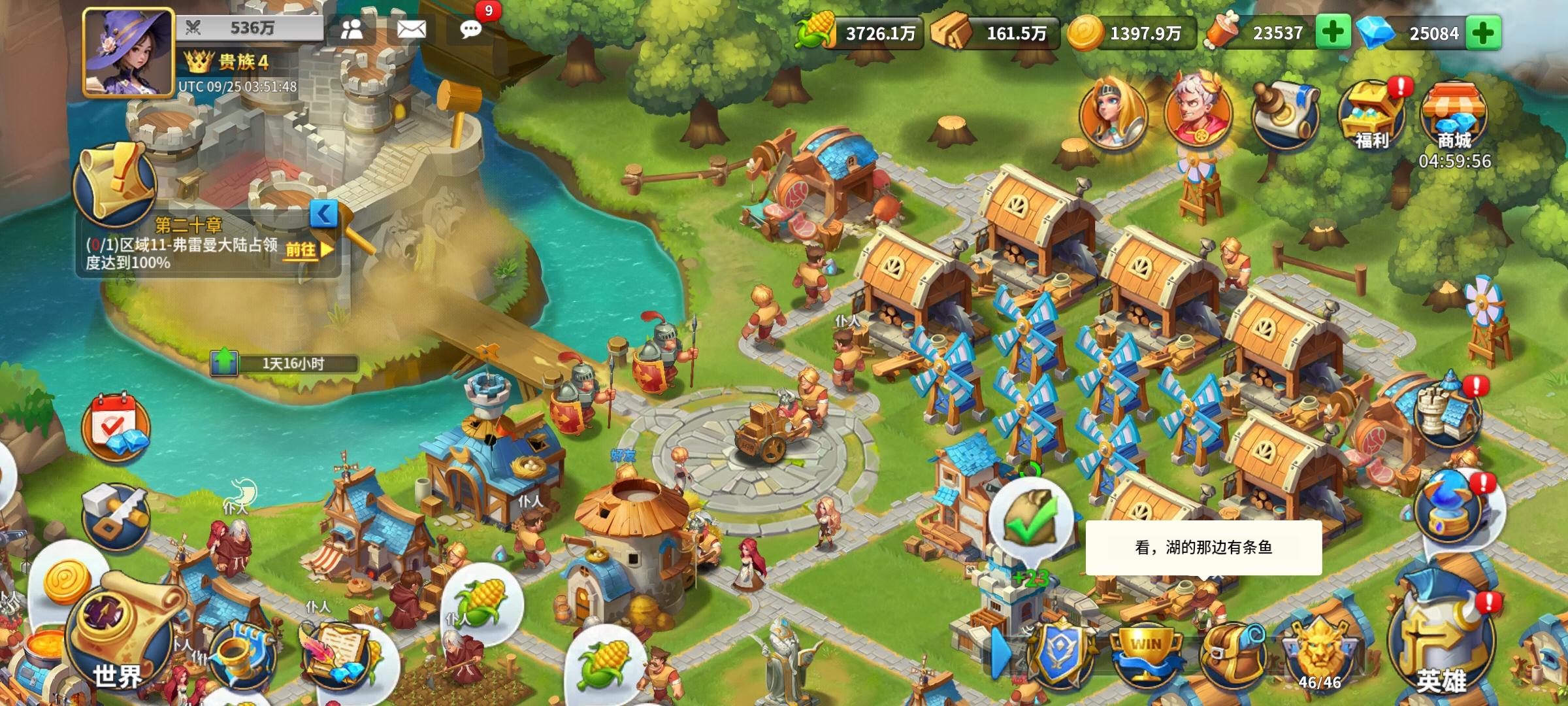Open the mail inbox icon
The width and height of the screenshot is (1568, 706).
(x=411, y=29)
